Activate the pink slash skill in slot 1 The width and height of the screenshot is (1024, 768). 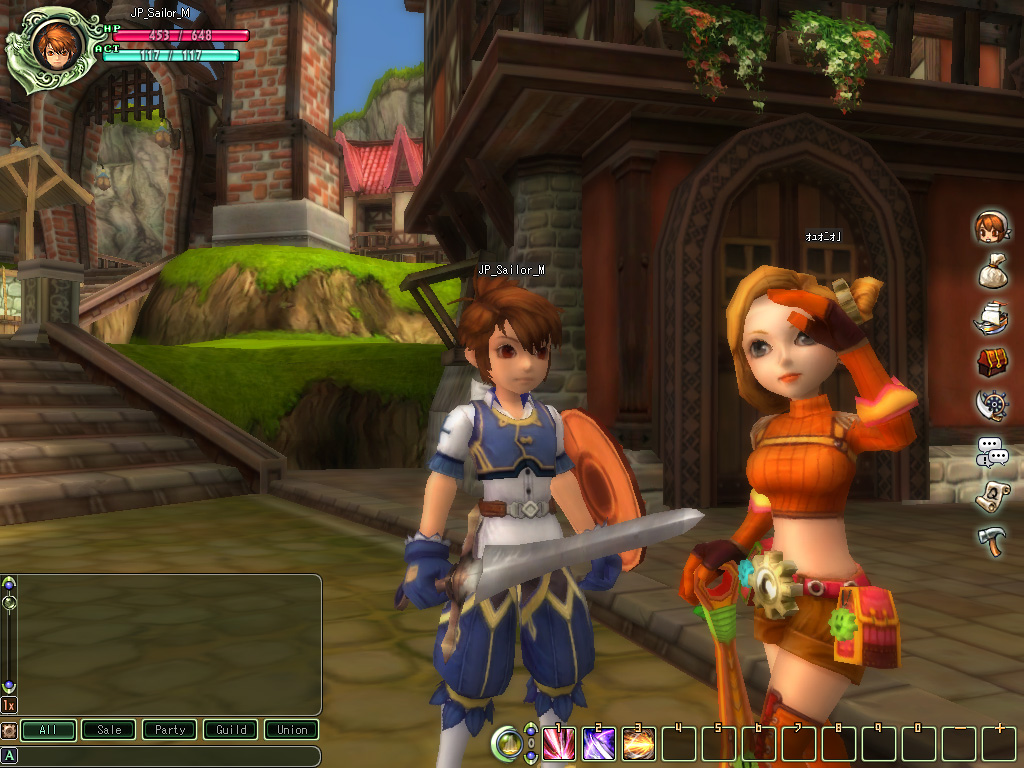click(558, 743)
